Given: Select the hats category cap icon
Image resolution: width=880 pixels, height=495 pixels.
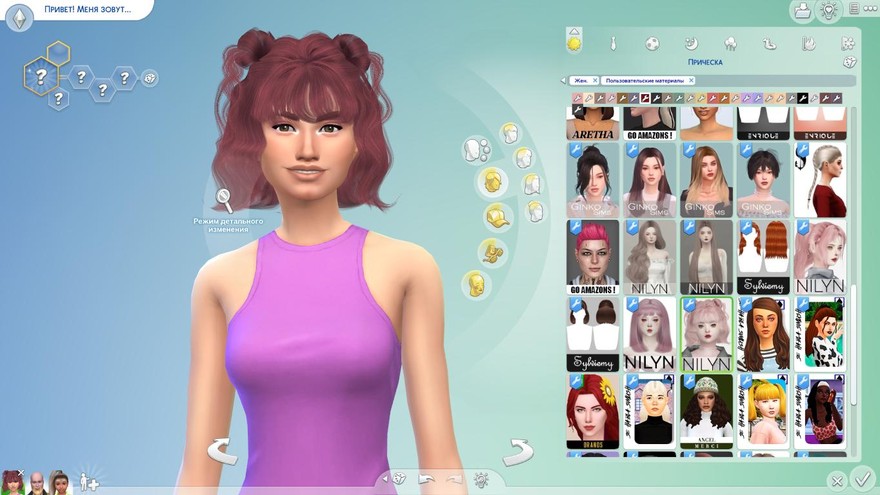Looking at the screenshot, I should pyautogui.click(x=496, y=216).
